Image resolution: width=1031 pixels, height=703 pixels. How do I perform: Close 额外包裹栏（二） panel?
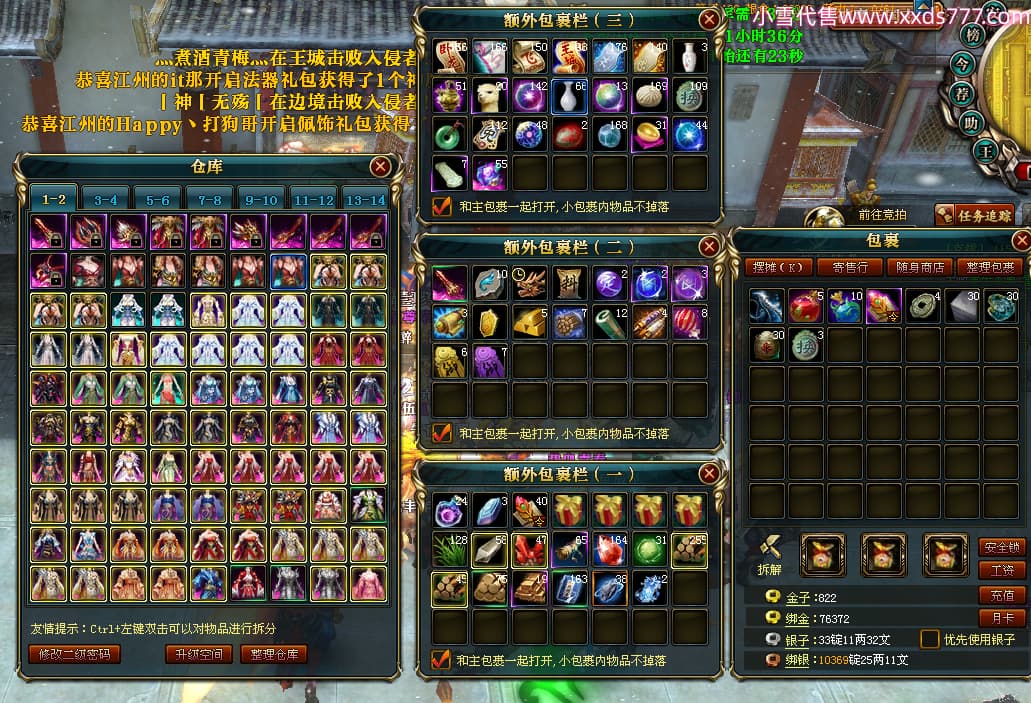coord(708,246)
